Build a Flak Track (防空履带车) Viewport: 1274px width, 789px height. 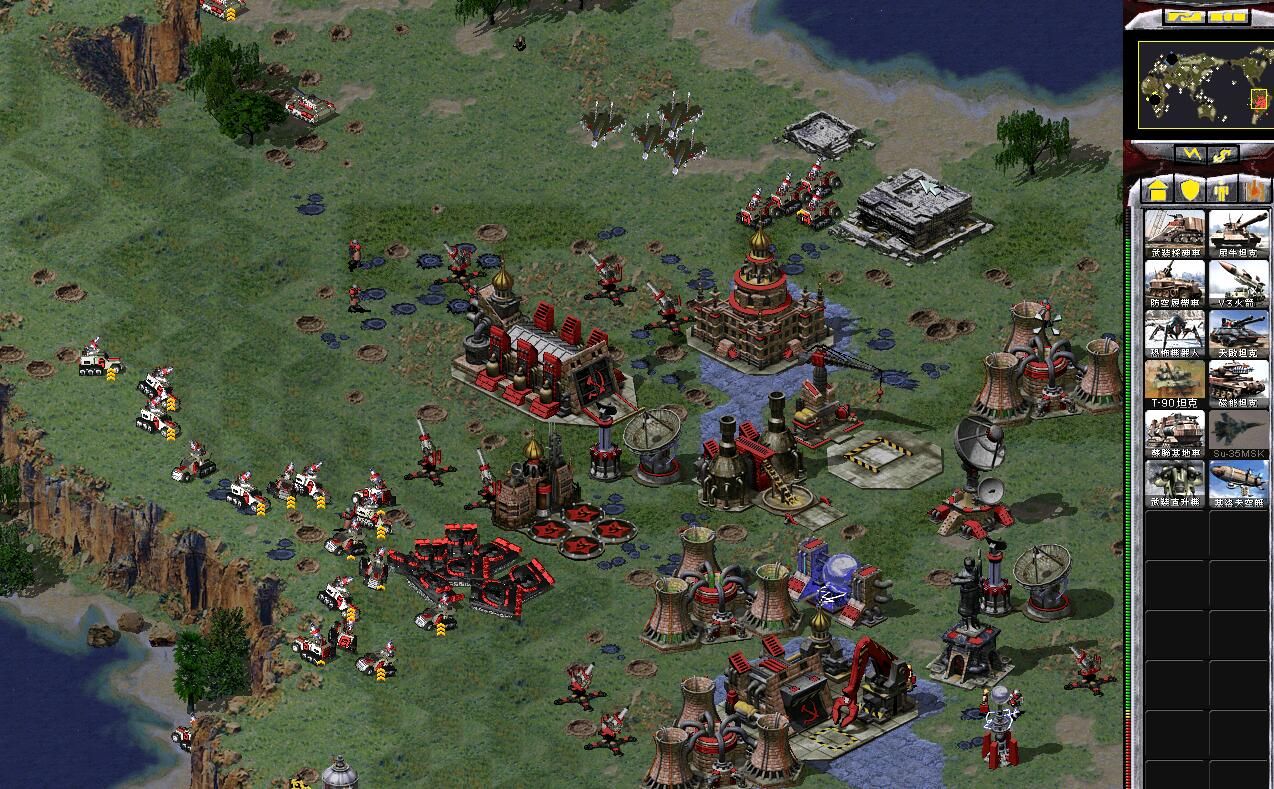(1174, 284)
